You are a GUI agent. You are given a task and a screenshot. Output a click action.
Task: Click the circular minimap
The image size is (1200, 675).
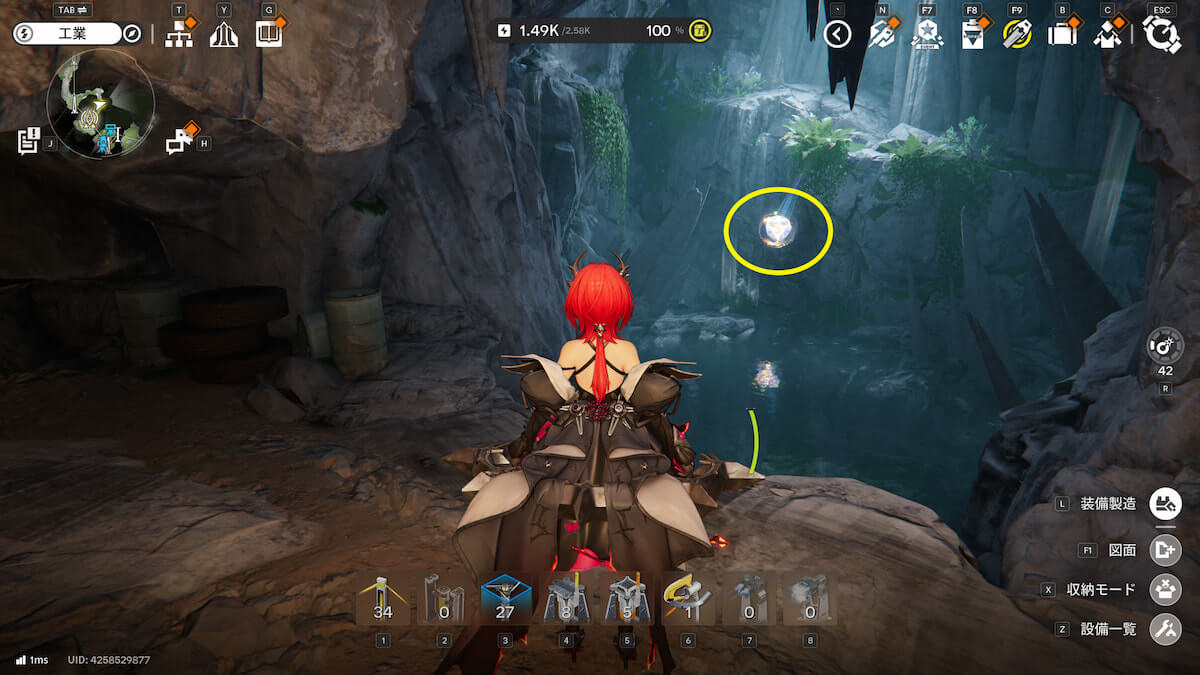pyautogui.click(x=100, y=105)
